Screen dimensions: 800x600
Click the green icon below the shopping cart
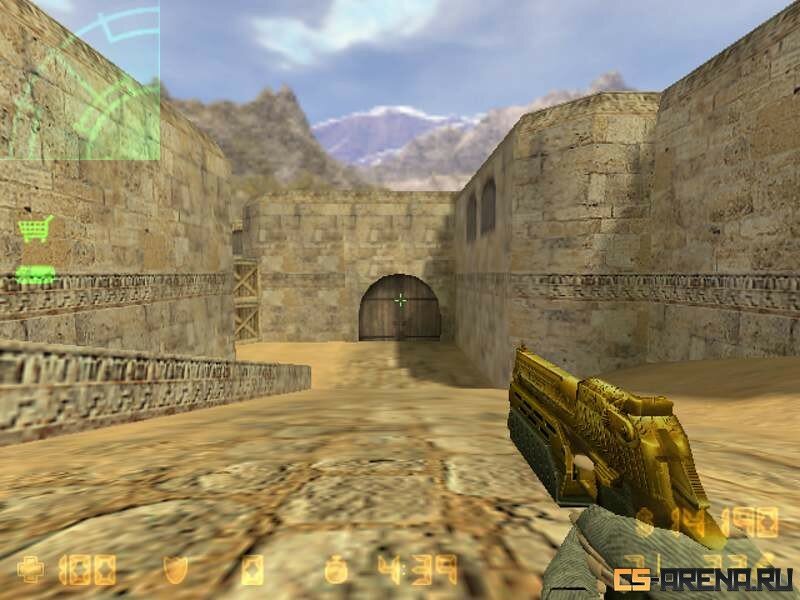click(35, 274)
